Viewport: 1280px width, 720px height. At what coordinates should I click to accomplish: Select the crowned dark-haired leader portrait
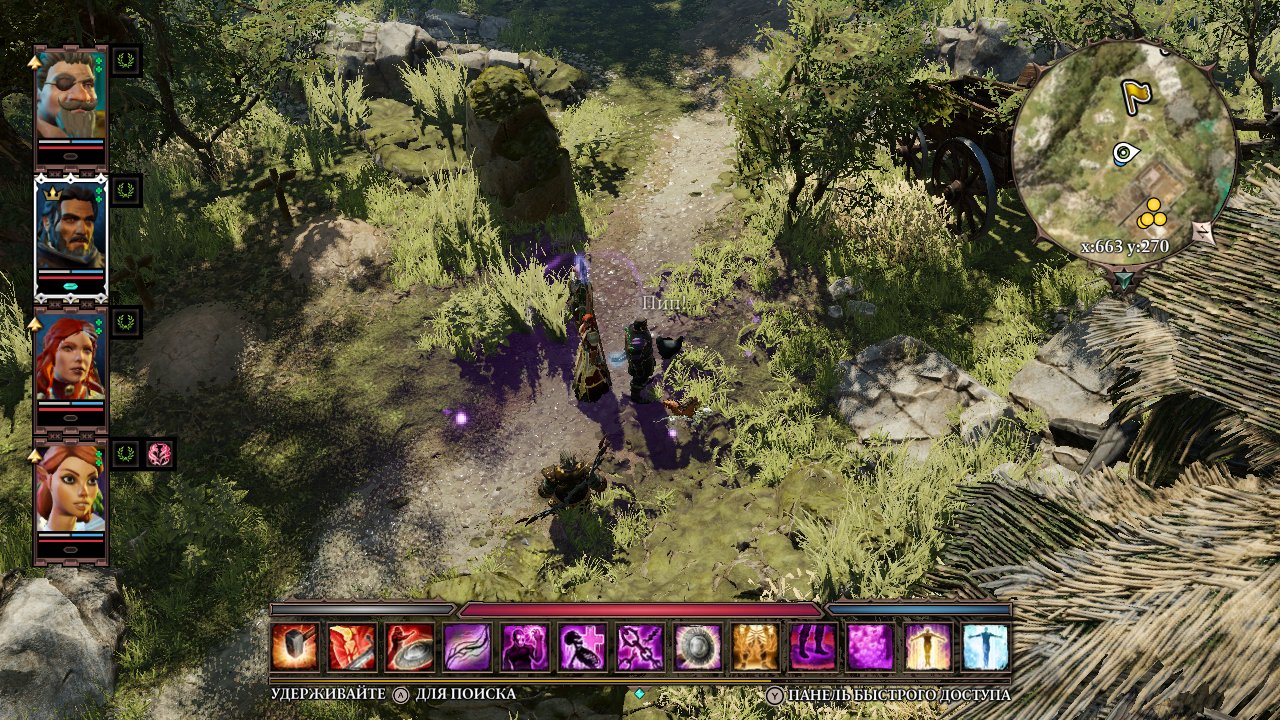tap(70, 225)
